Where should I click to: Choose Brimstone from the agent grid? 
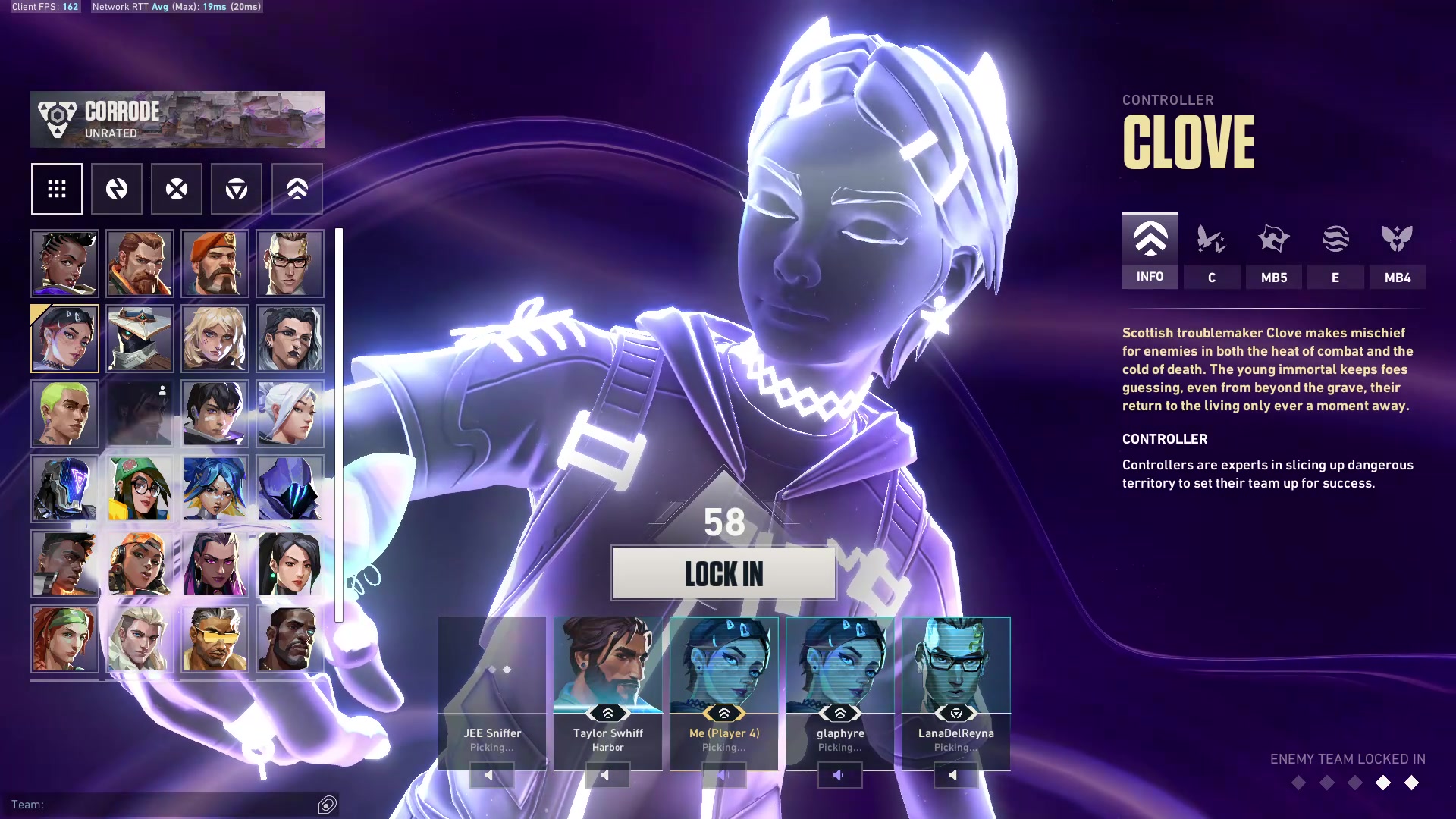coord(215,263)
